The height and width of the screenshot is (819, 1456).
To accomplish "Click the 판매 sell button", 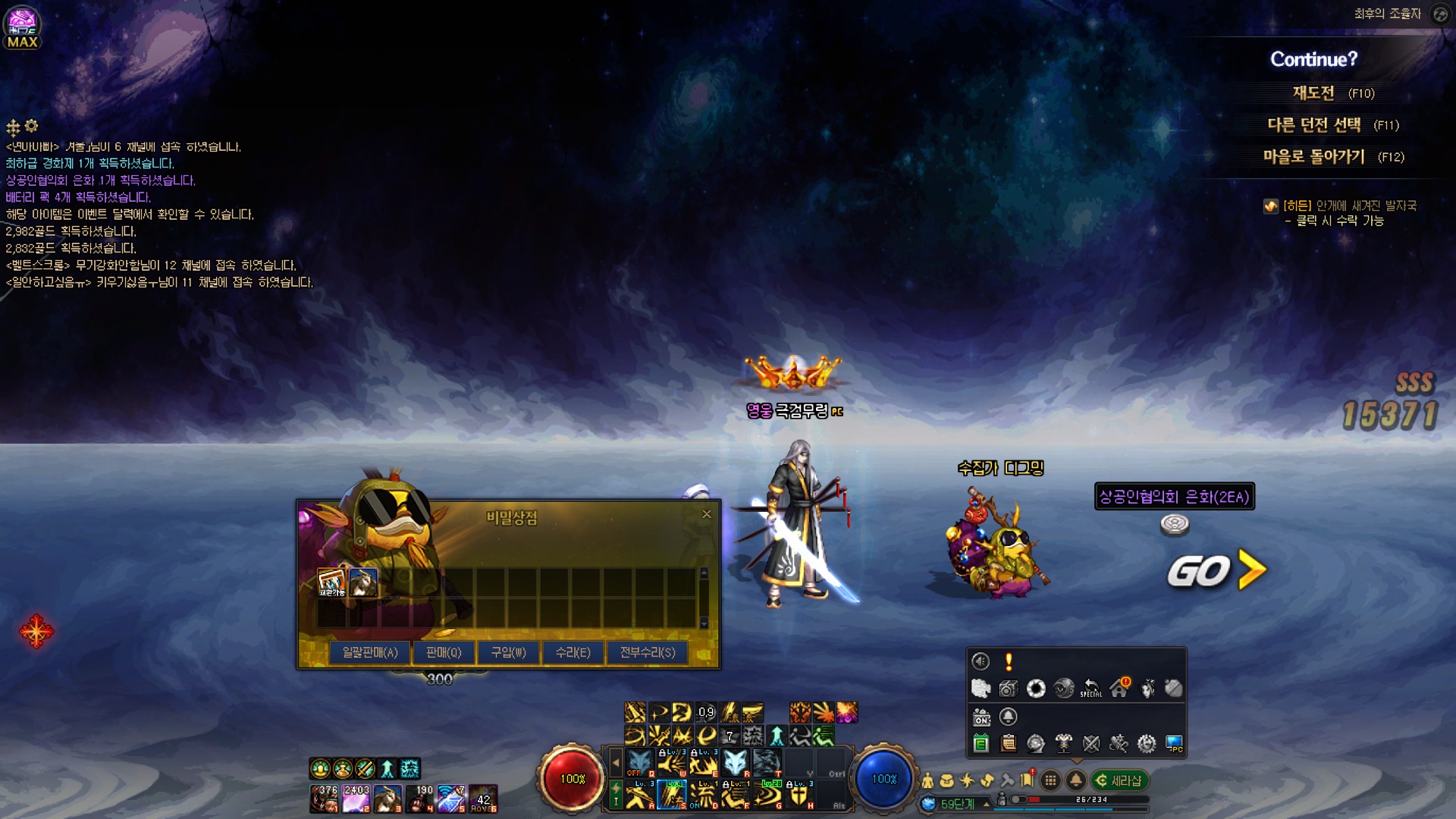I will click(x=444, y=652).
